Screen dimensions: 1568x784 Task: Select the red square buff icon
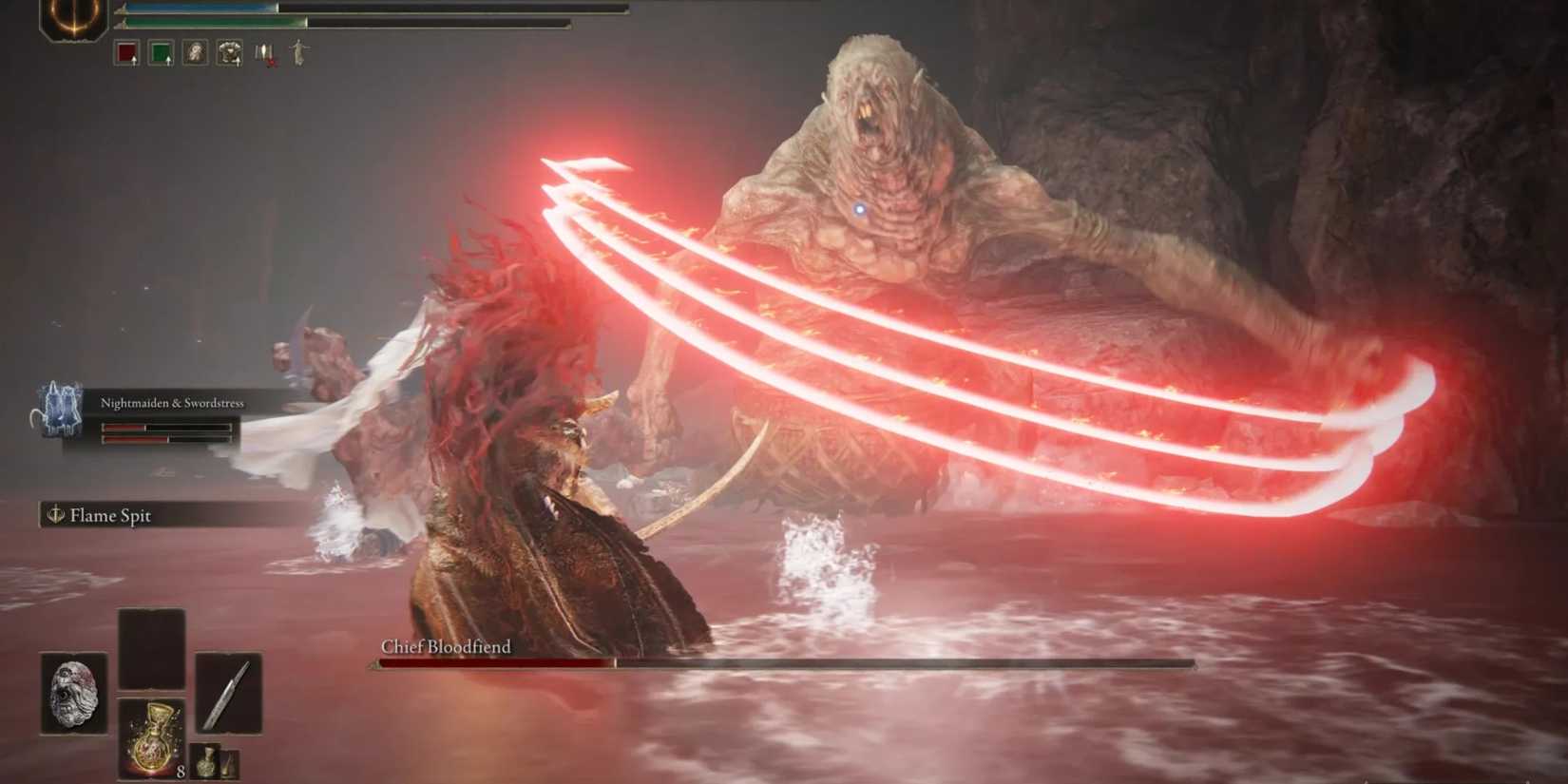pyautogui.click(x=126, y=54)
